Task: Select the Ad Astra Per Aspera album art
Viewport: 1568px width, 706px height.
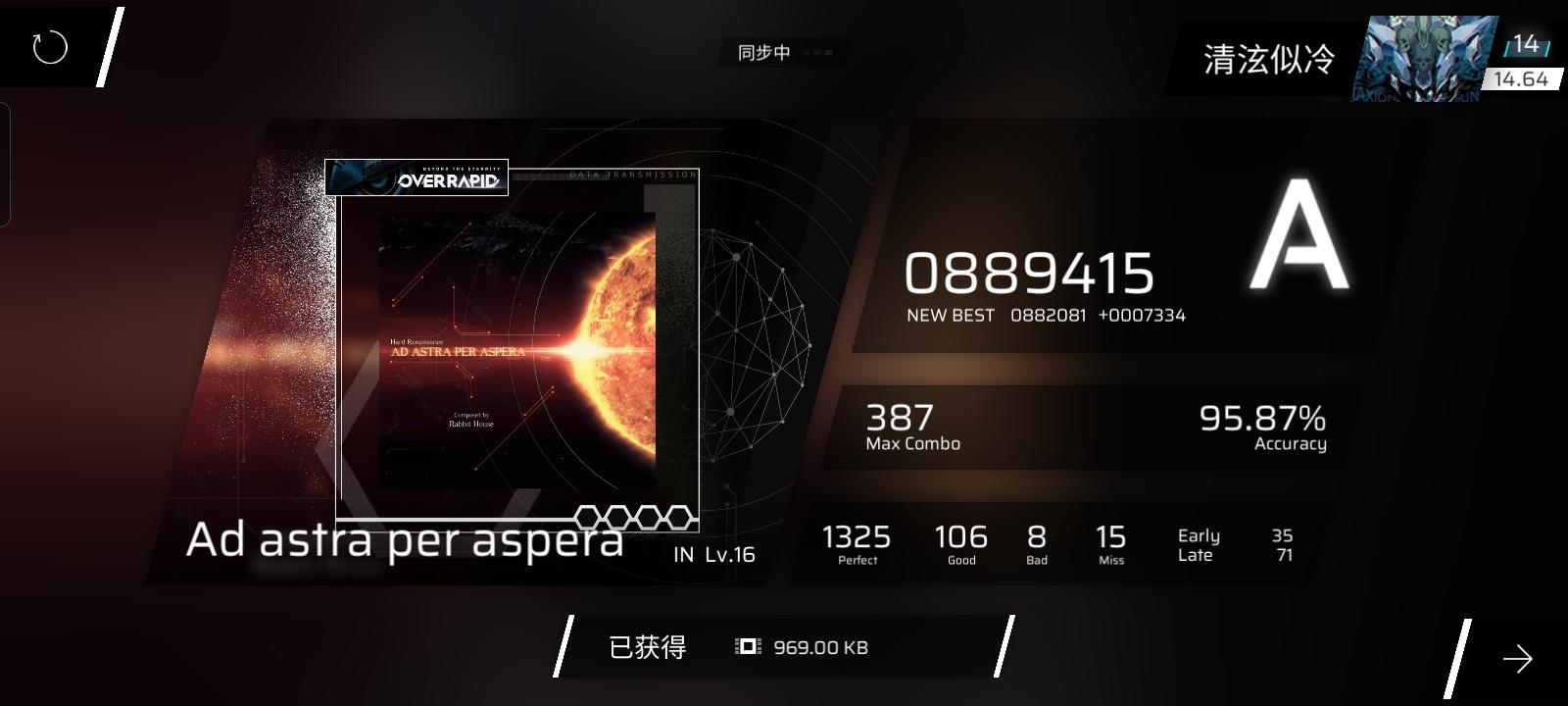Action: 517,348
